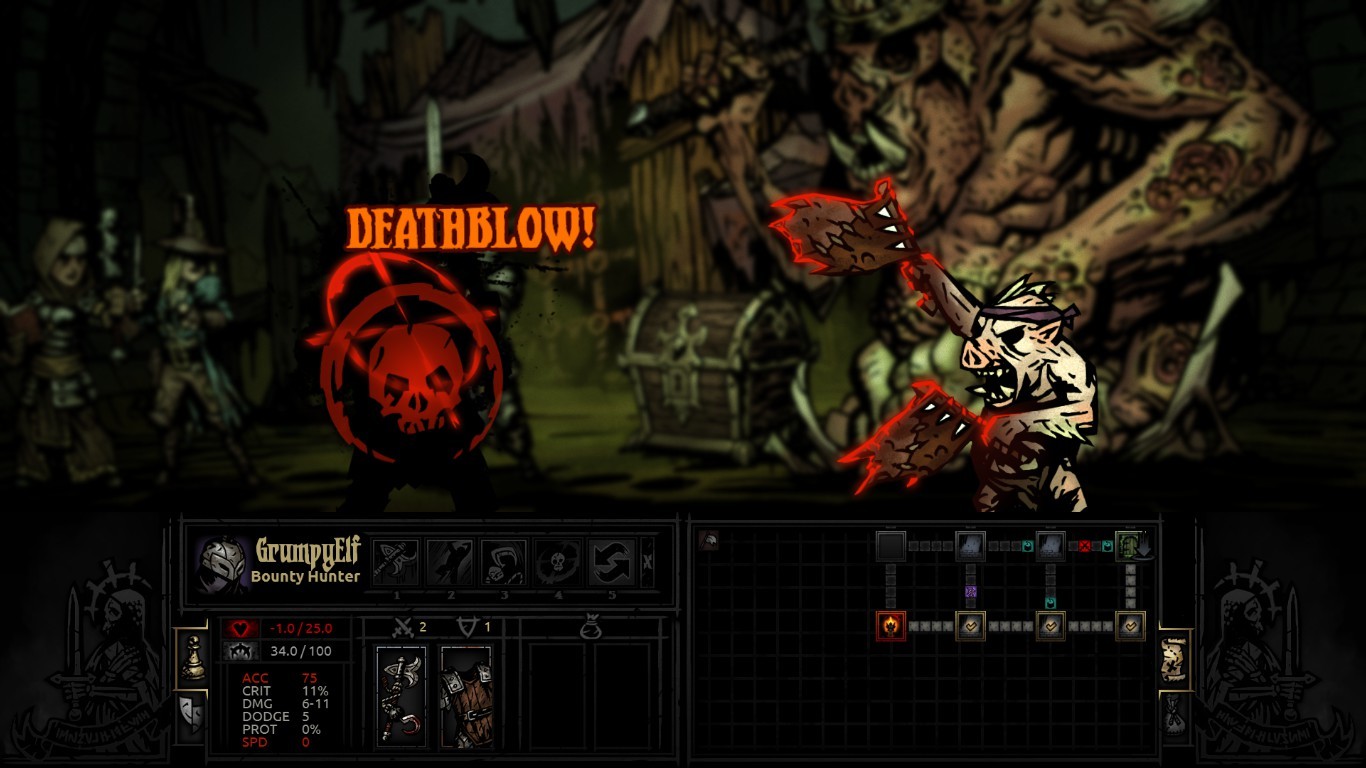Viewport: 1366px width, 768px height.
Task: Inspect the equipped axe weapon slot
Action: tap(401, 696)
